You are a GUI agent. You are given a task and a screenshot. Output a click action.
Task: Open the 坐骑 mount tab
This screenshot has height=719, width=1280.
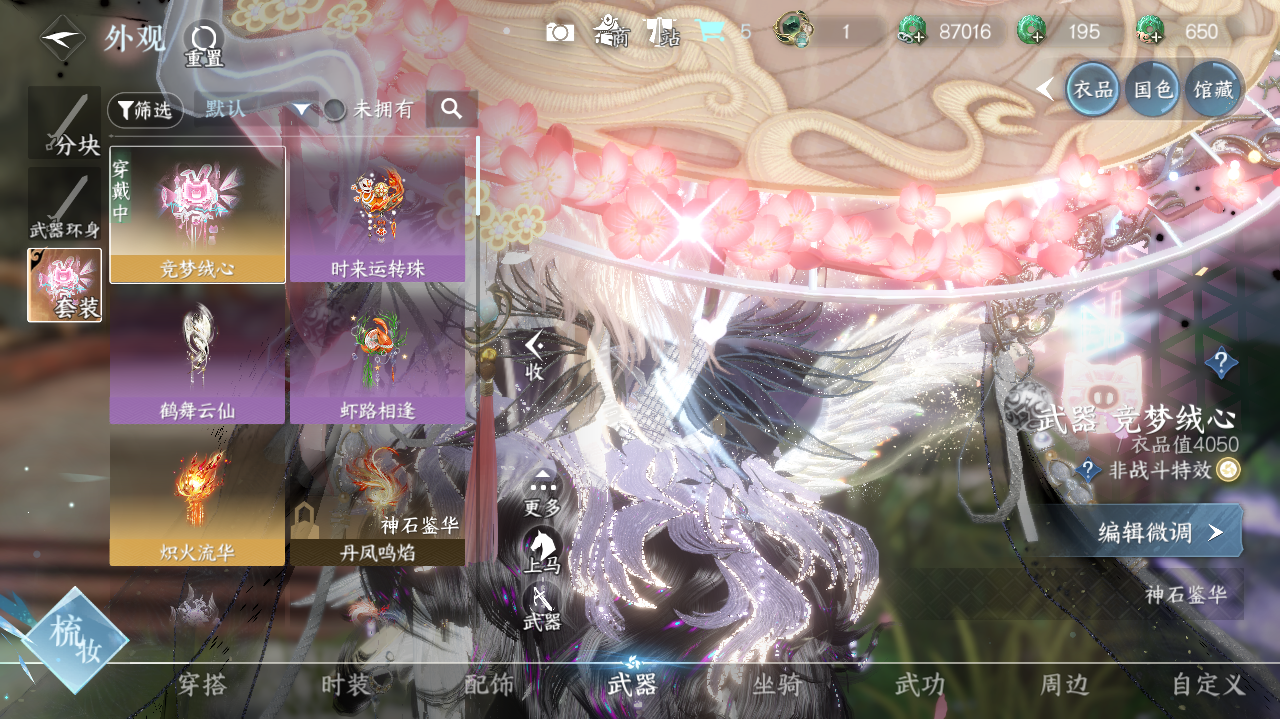point(776,685)
